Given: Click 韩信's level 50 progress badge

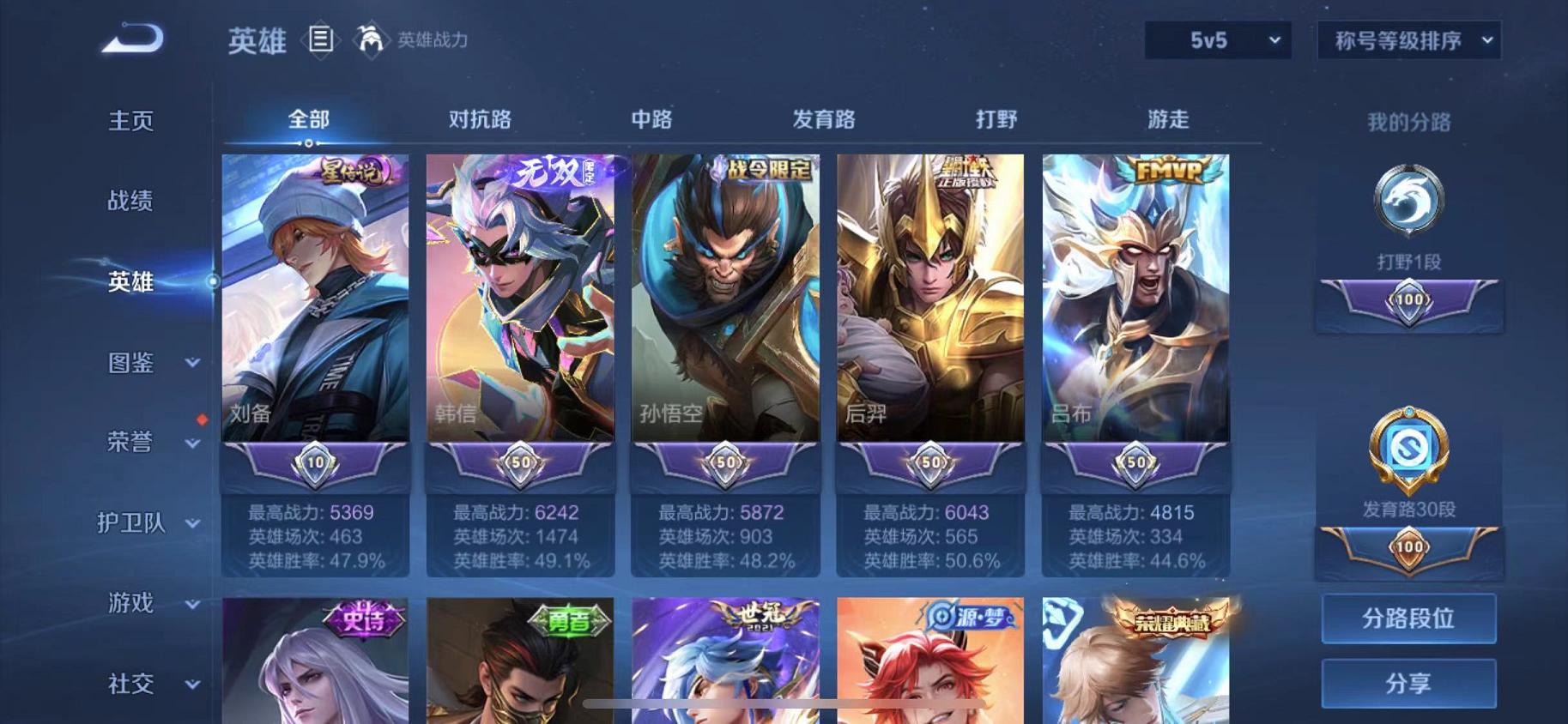Looking at the screenshot, I should click(519, 462).
